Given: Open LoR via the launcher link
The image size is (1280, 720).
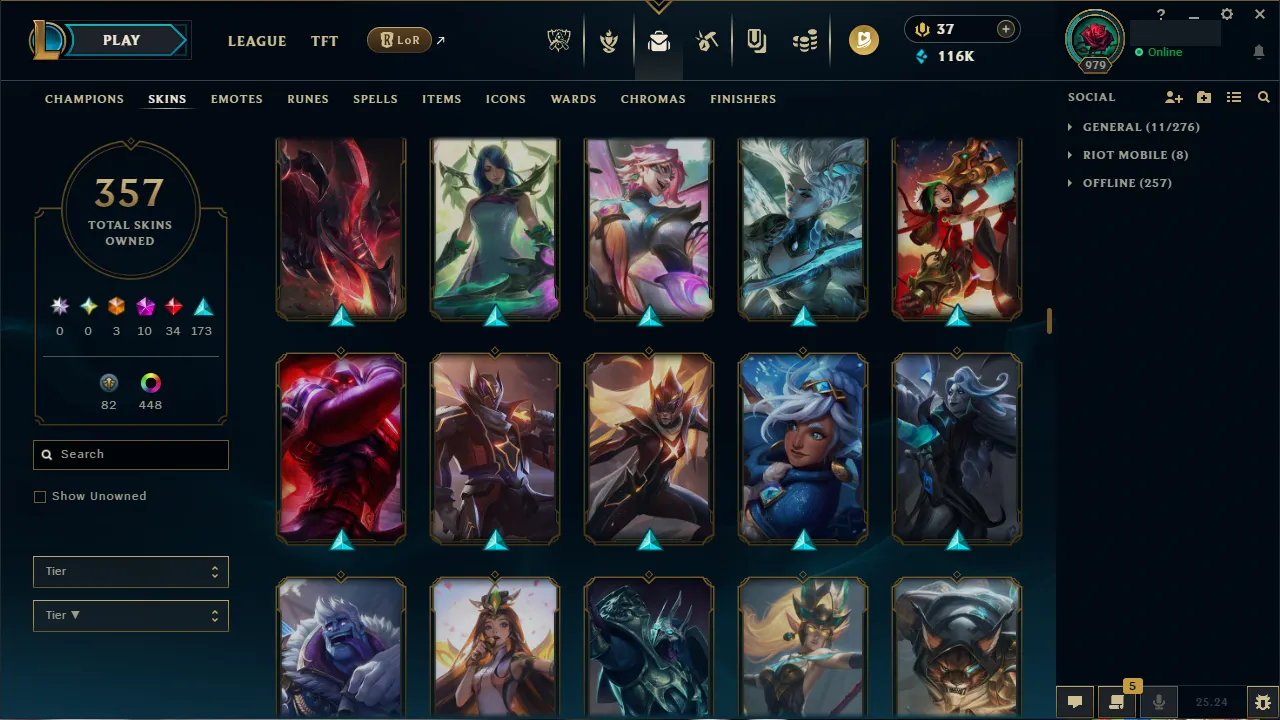Looking at the screenshot, I should click(399, 40).
